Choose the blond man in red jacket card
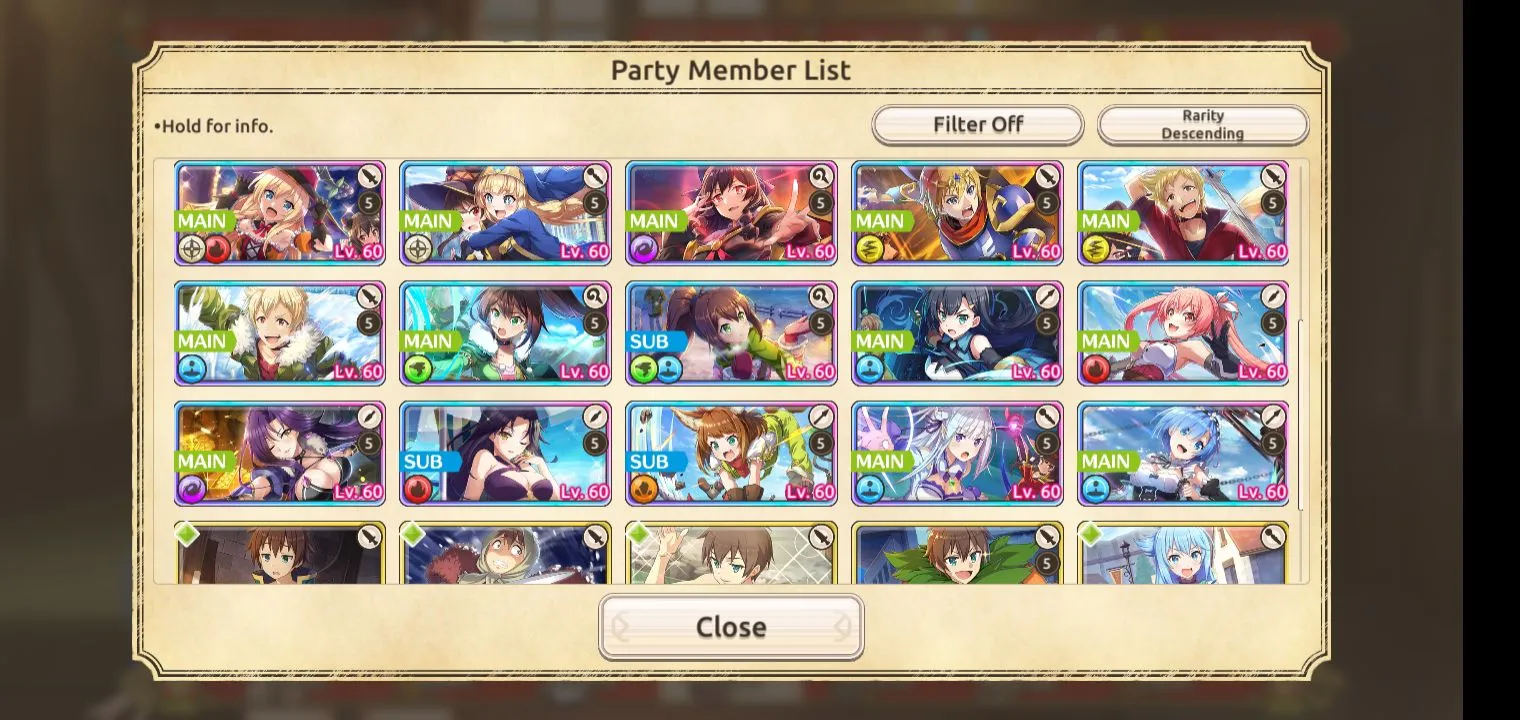Image resolution: width=1520 pixels, height=720 pixels. coord(1183,214)
